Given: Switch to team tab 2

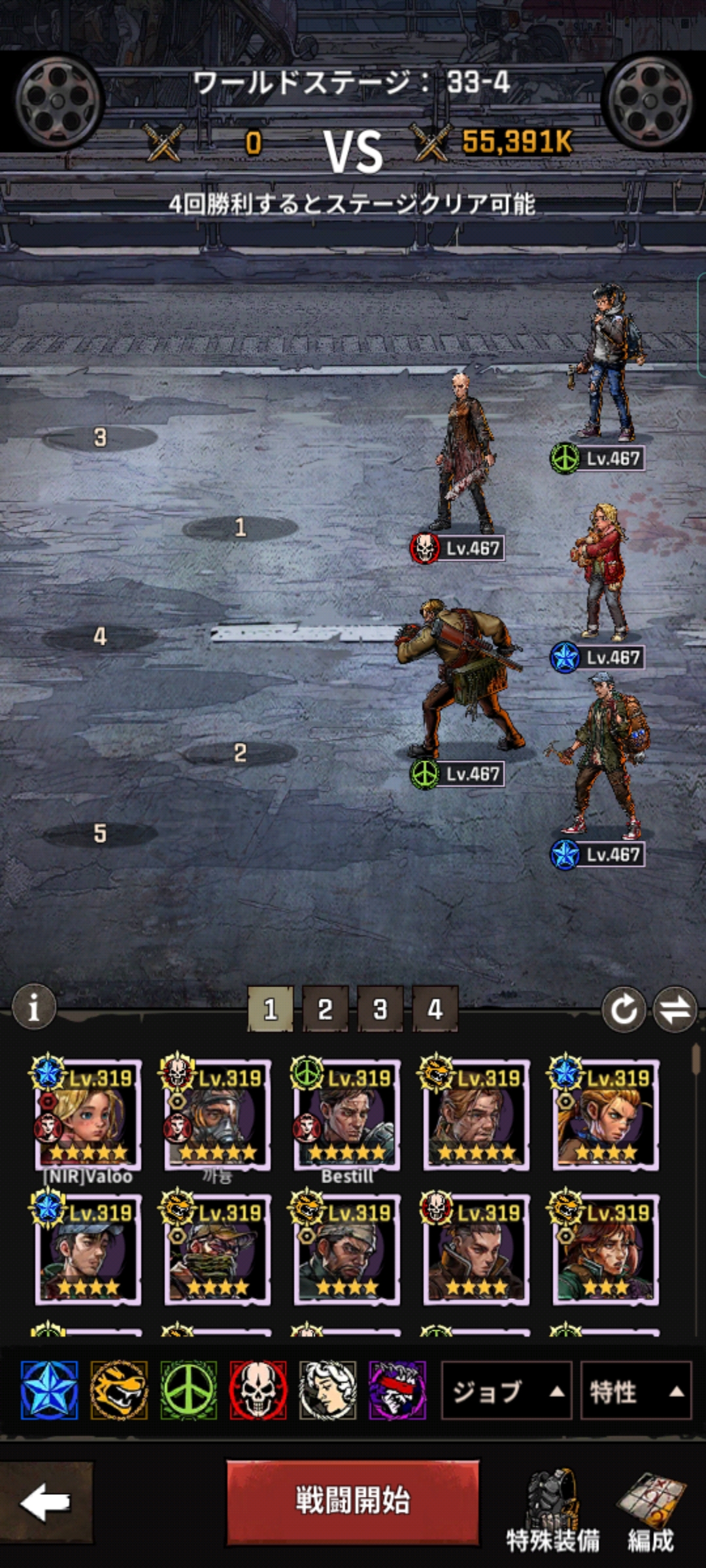Looking at the screenshot, I should point(325,1009).
